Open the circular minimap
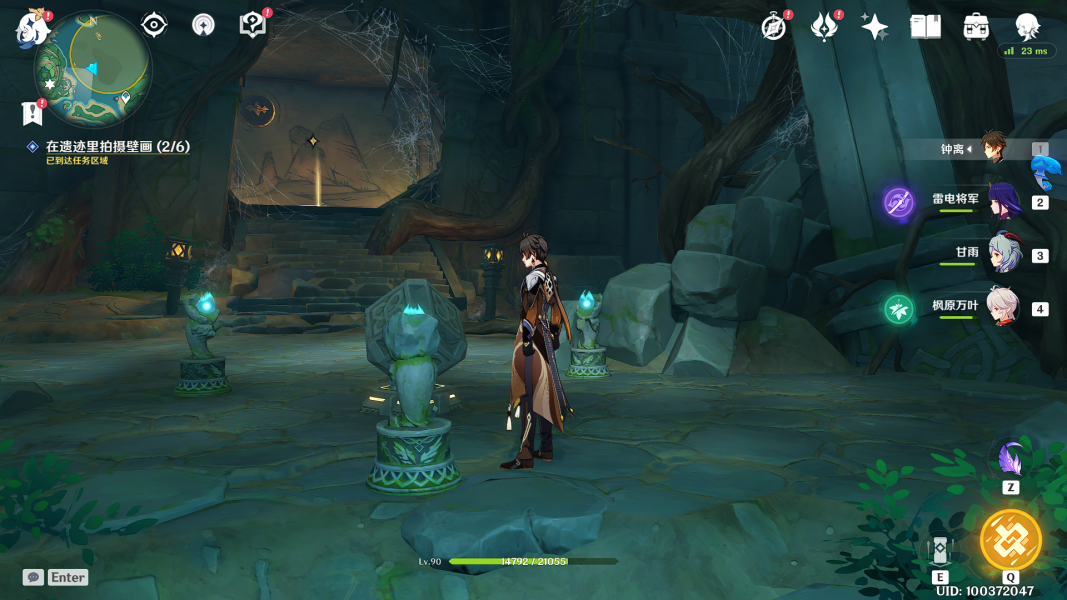Image resolution: width=1067 pixels, height=600 pixels. 92,67
